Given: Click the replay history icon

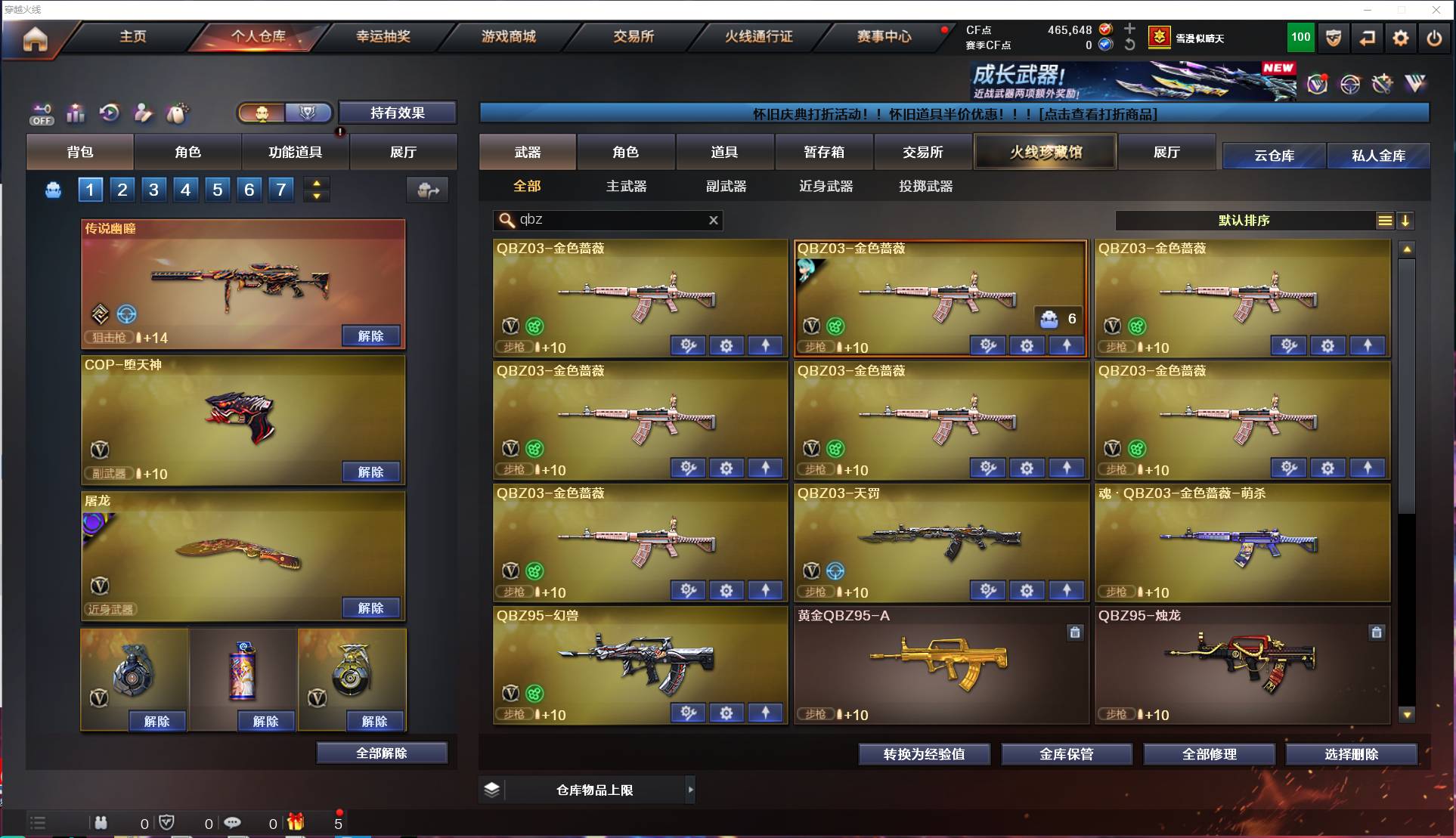Looking at the screenshot, I should point(110,113).
